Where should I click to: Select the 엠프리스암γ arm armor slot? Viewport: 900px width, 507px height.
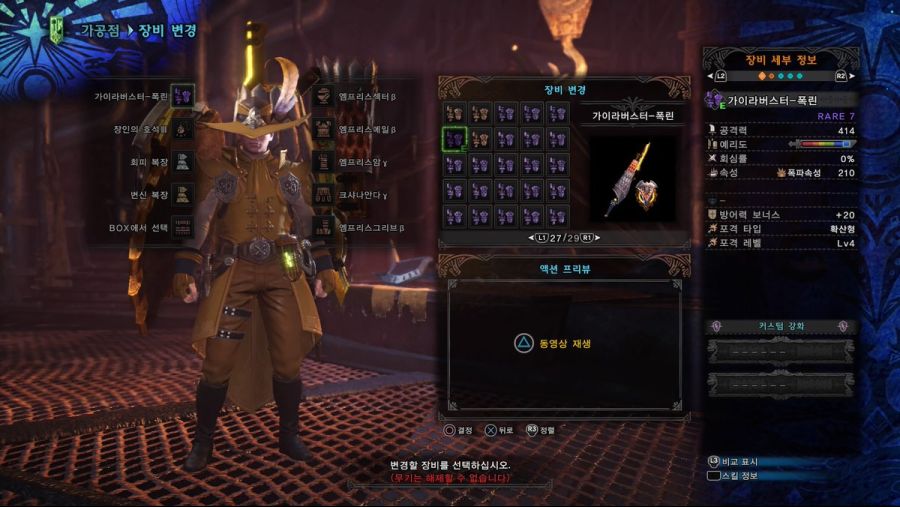coord(323,161)
